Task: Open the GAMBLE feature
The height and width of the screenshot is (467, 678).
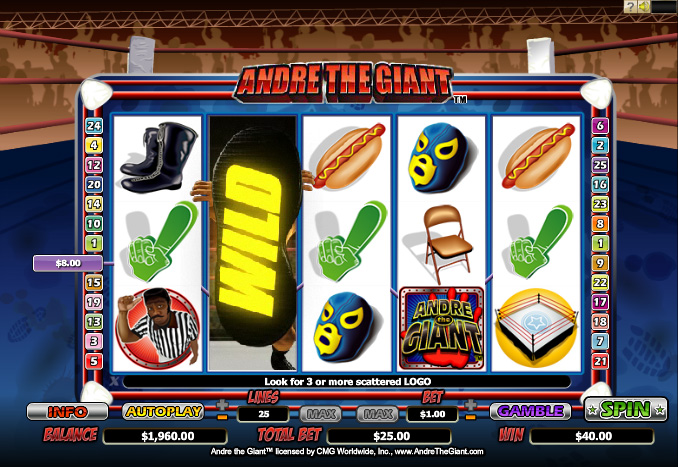Action: pos(529,411)
